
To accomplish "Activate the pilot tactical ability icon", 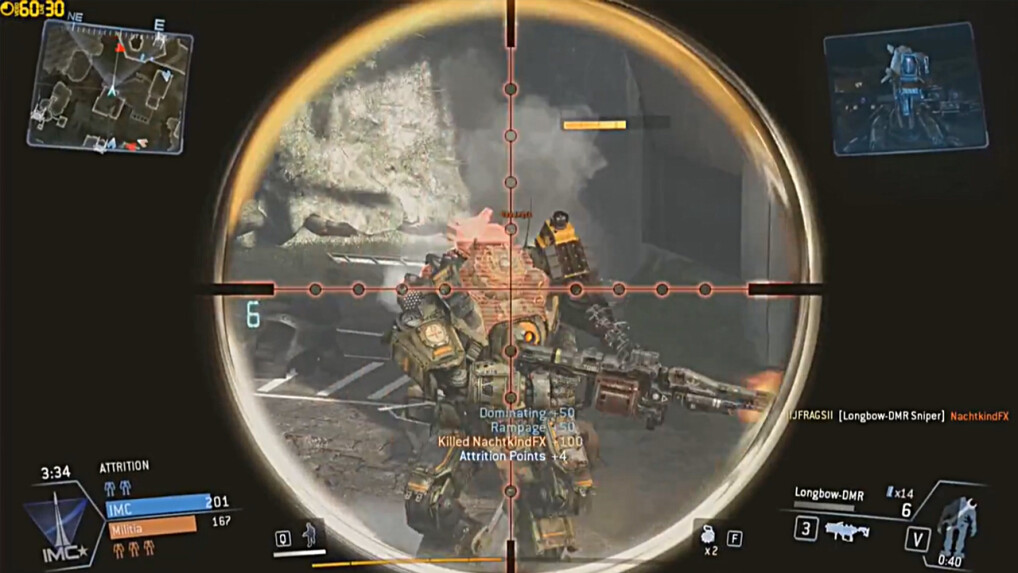I will click(312, 534).
